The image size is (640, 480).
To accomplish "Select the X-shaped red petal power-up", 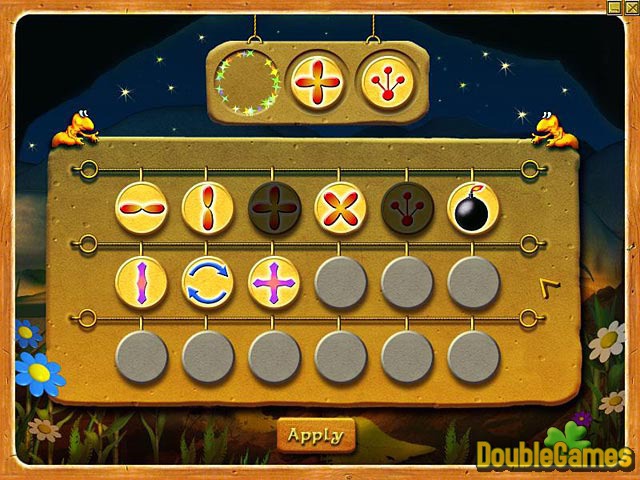I will coord(340,207).
